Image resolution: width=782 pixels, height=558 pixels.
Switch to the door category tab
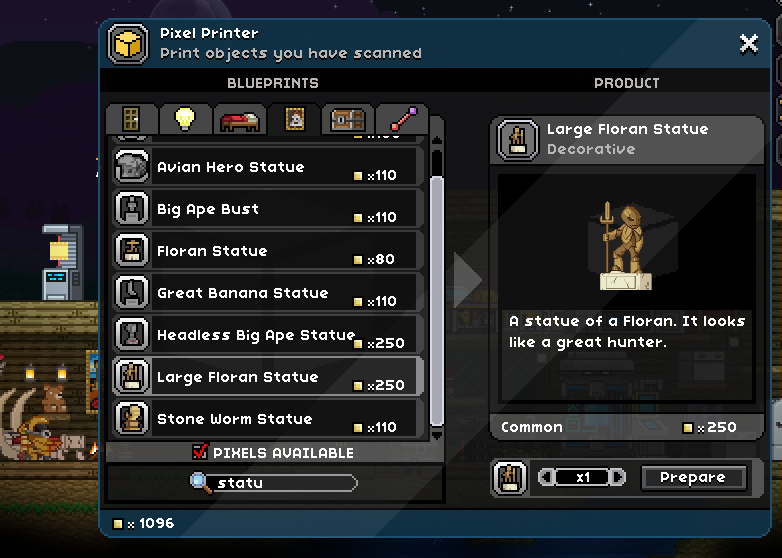tap(131, 119)
